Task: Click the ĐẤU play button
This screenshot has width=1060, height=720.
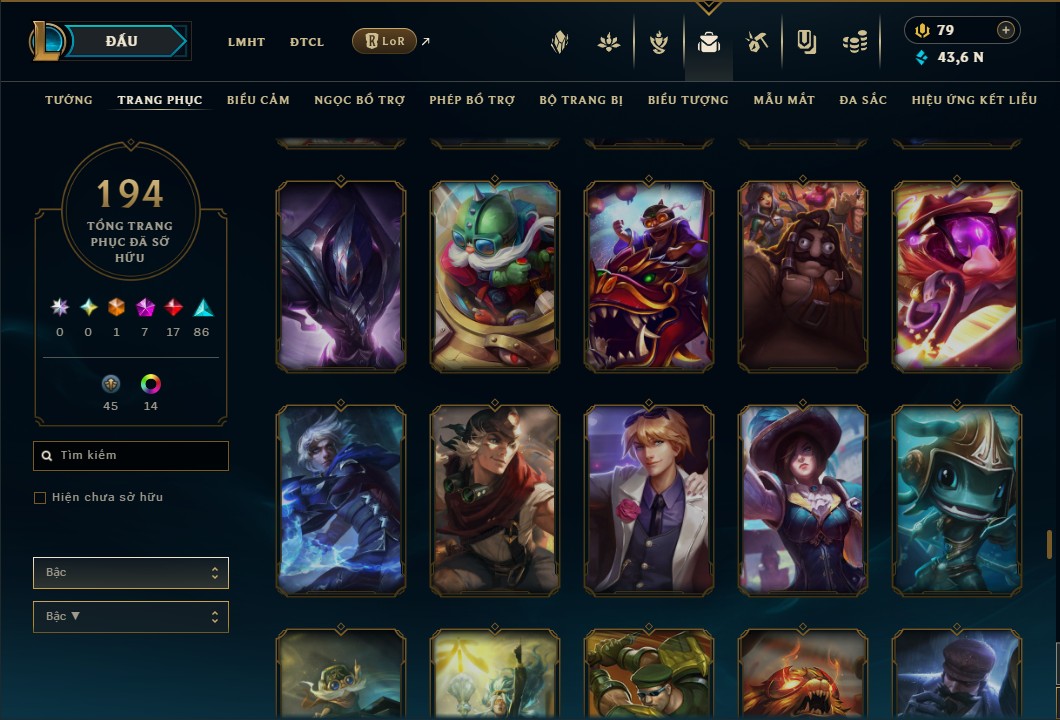Action: (x=122, y=41)
